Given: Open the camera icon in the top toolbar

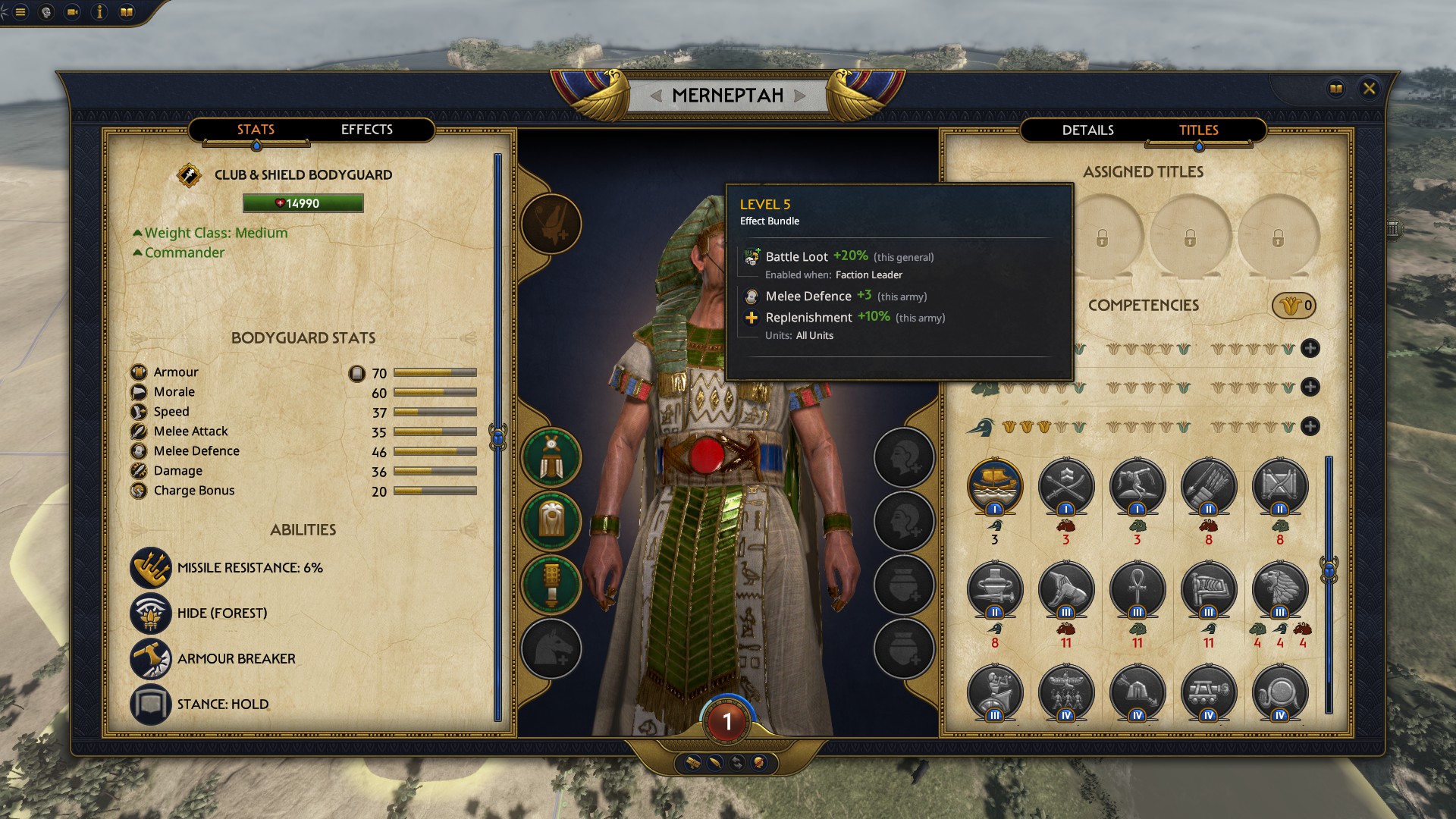Looking at the screenshot, I should pyautogui.click(x=72, y=11).
